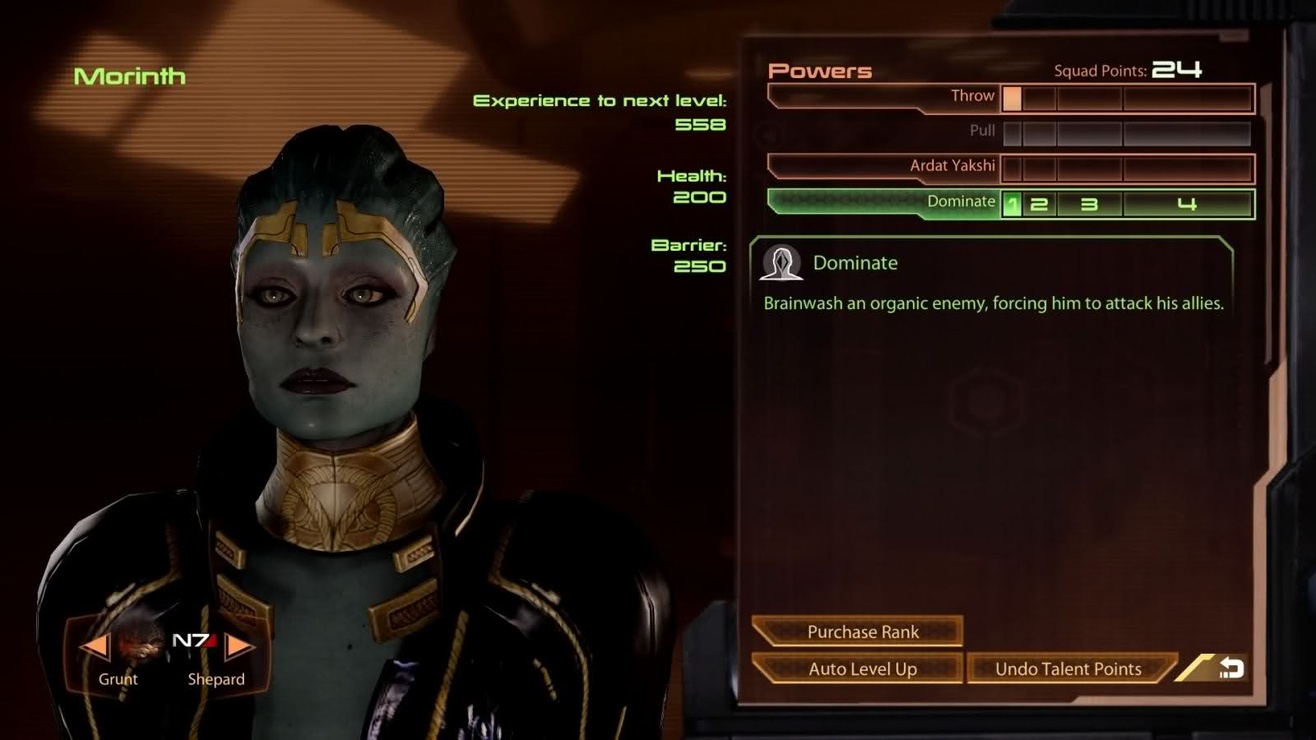This screenshot has height=740, width=1316.
Task: Select Dominate rank 4 segment
Action: [1187, 204]
